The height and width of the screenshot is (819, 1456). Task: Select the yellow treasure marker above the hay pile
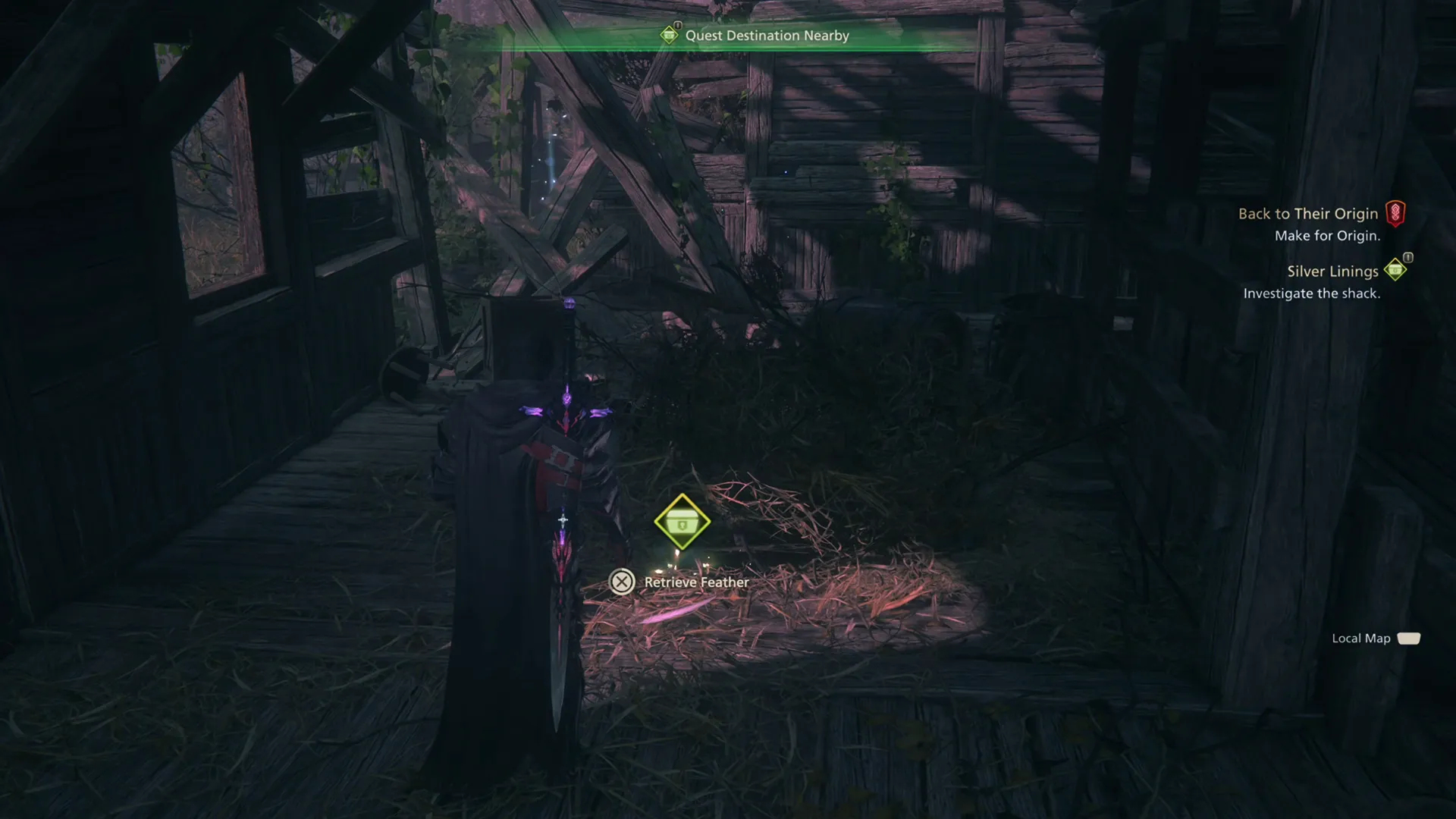pyautogui.click(x=683, y=520)
